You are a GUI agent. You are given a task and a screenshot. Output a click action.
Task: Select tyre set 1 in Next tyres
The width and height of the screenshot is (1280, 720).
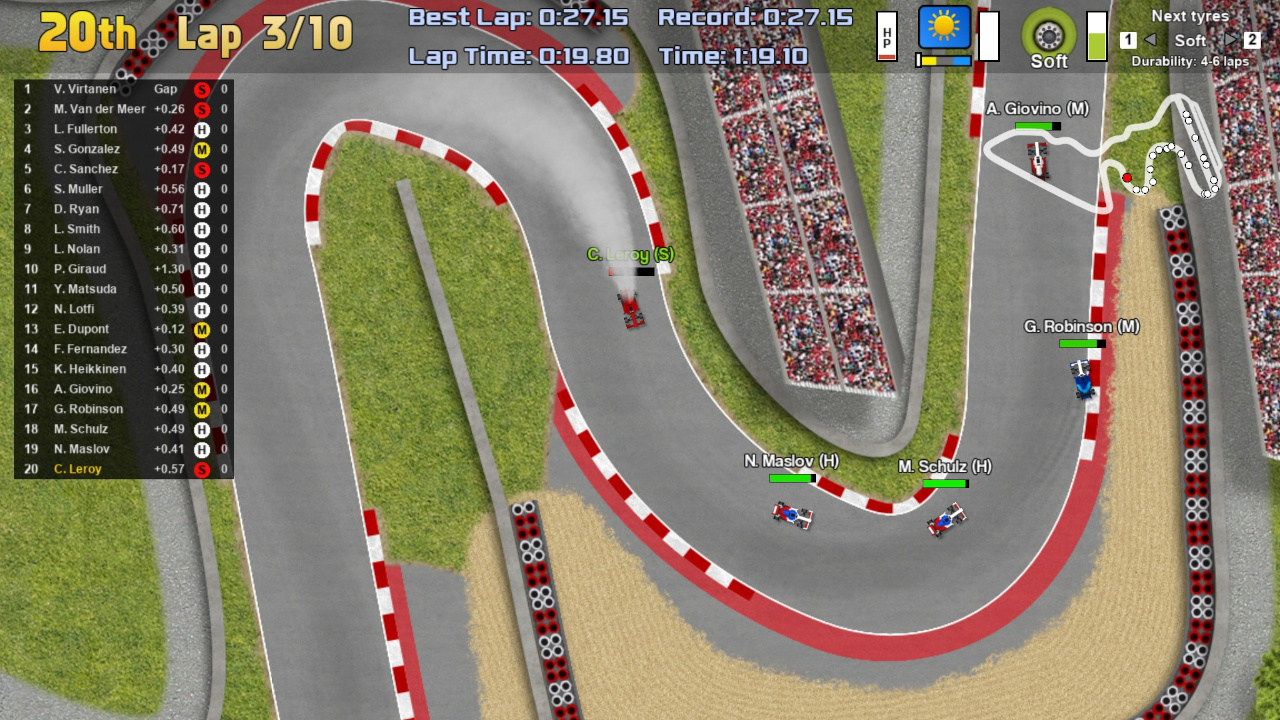point(1130,40)
